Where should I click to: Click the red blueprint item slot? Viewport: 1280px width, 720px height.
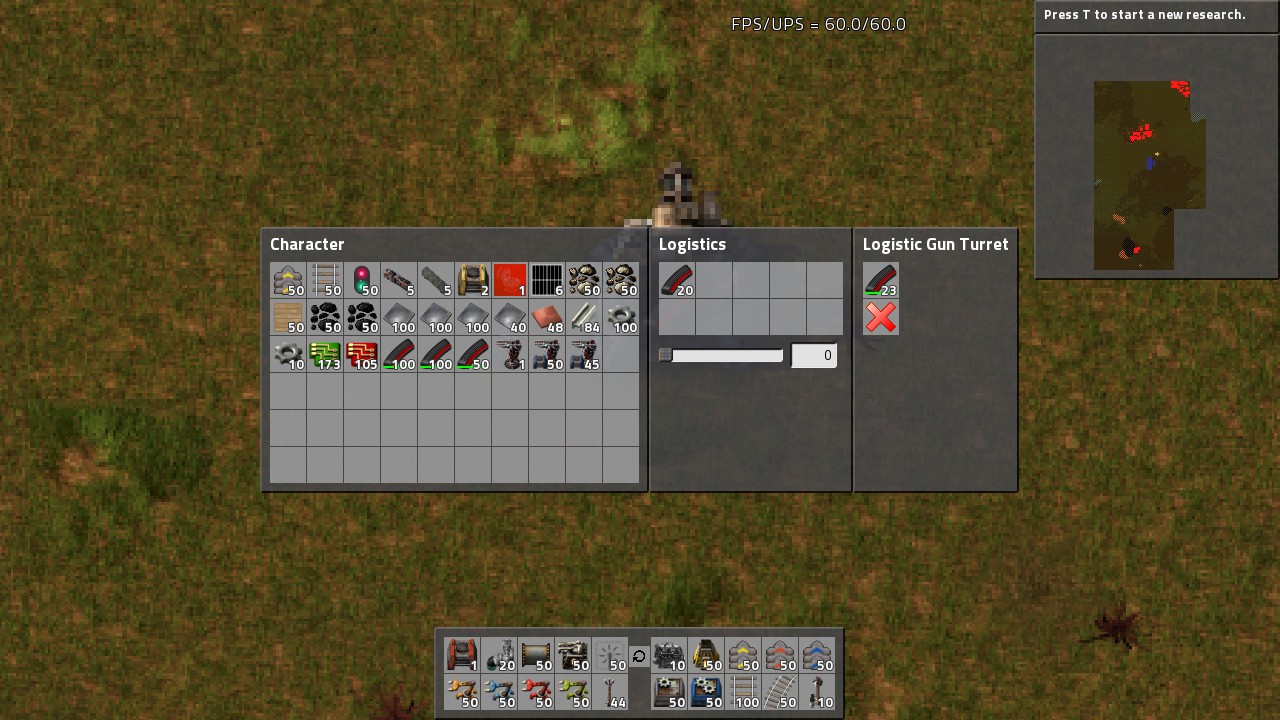pos(510,280)
